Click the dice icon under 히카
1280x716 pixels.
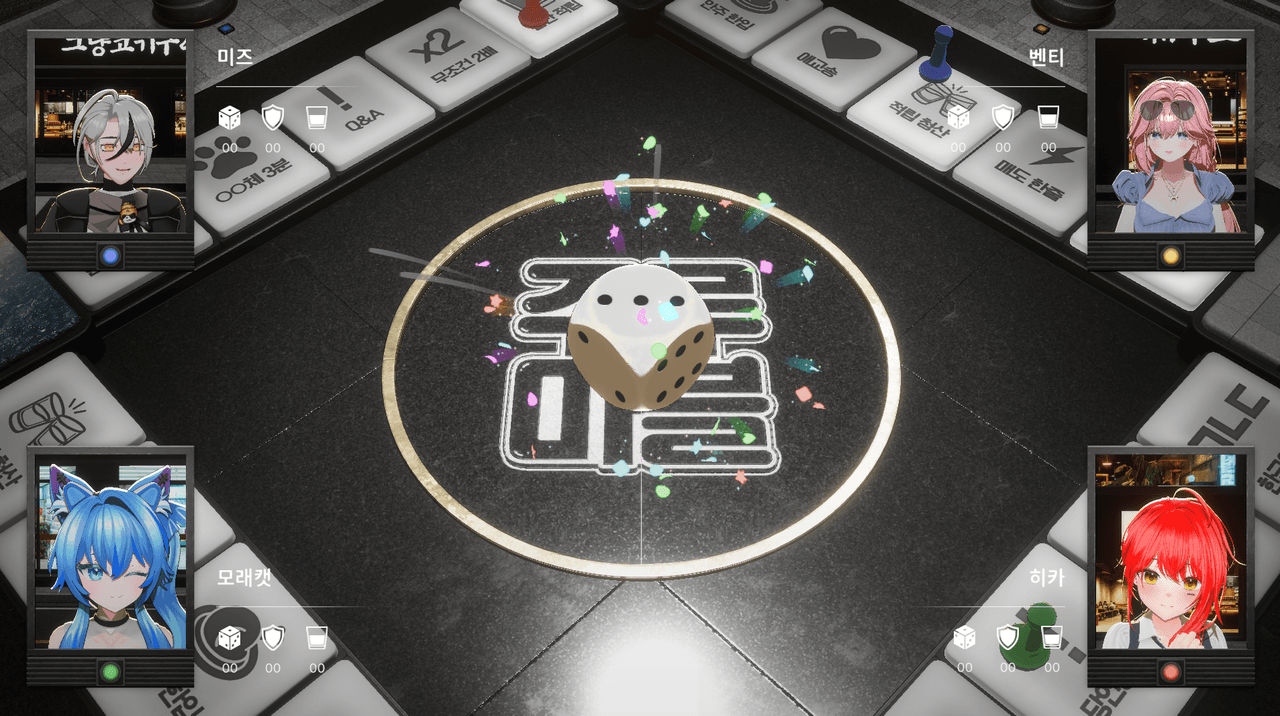point(964,637)
